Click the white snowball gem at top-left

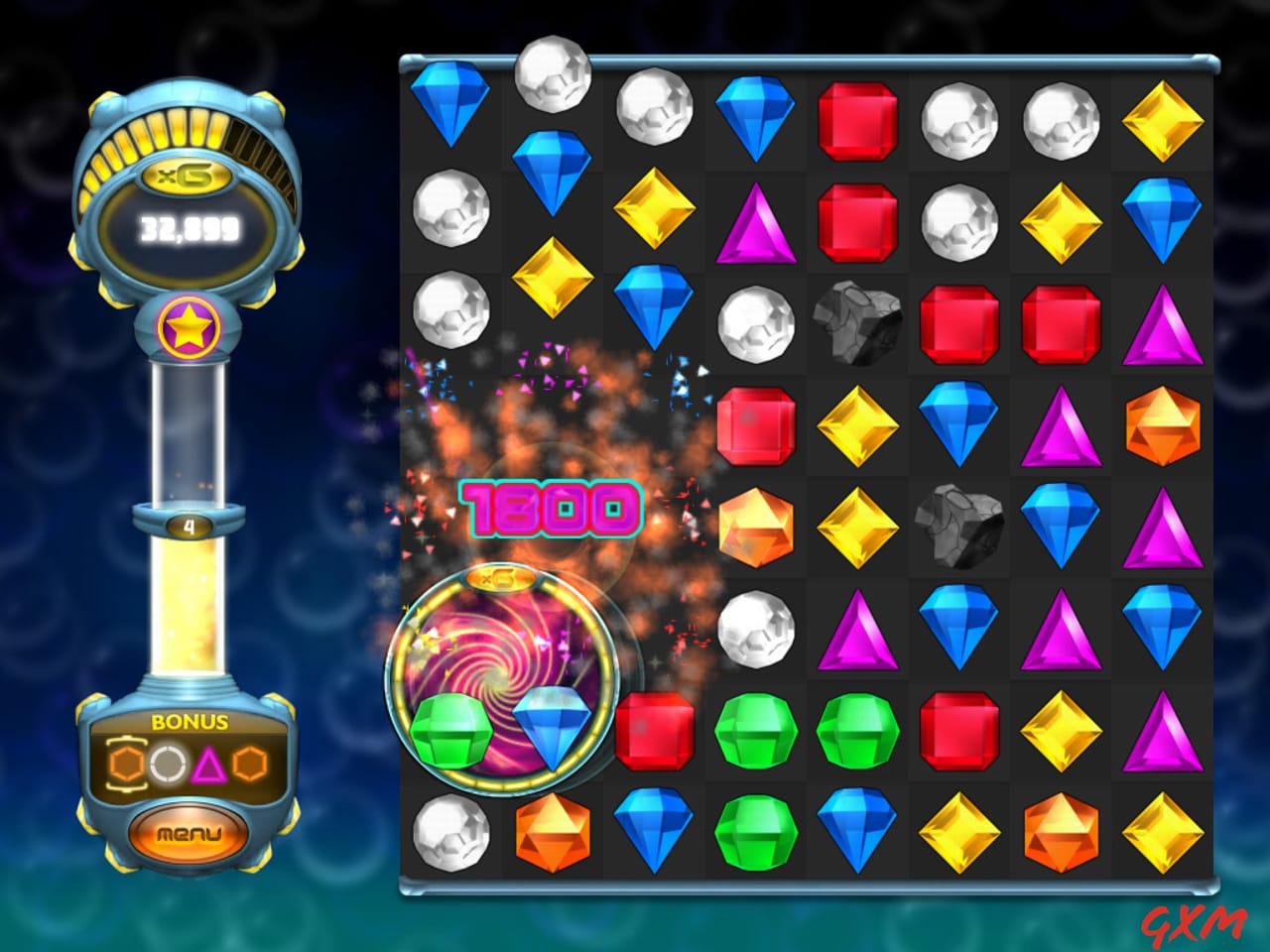point(553,84)
